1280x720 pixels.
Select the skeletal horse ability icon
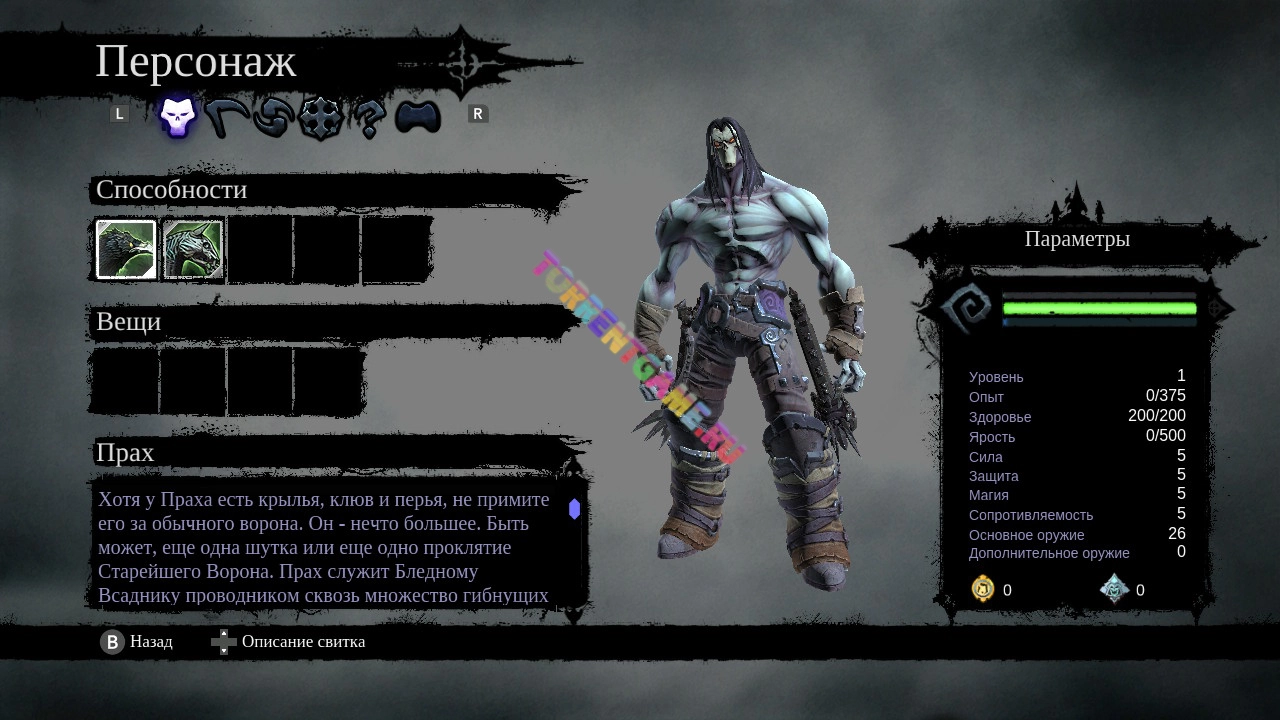pyautogui.click(x=193, y=249)
